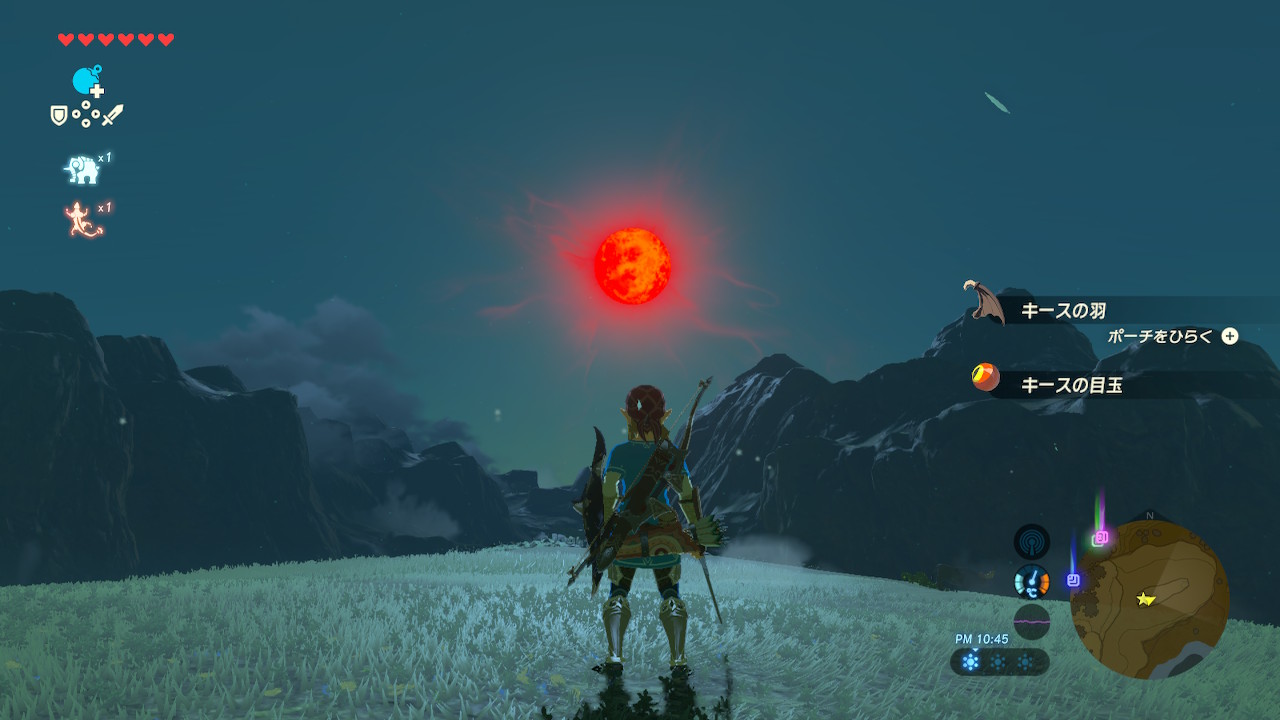Select the pink shrine marker beside minimap
Screen dimensions: 1280x720
point(1101,537)
